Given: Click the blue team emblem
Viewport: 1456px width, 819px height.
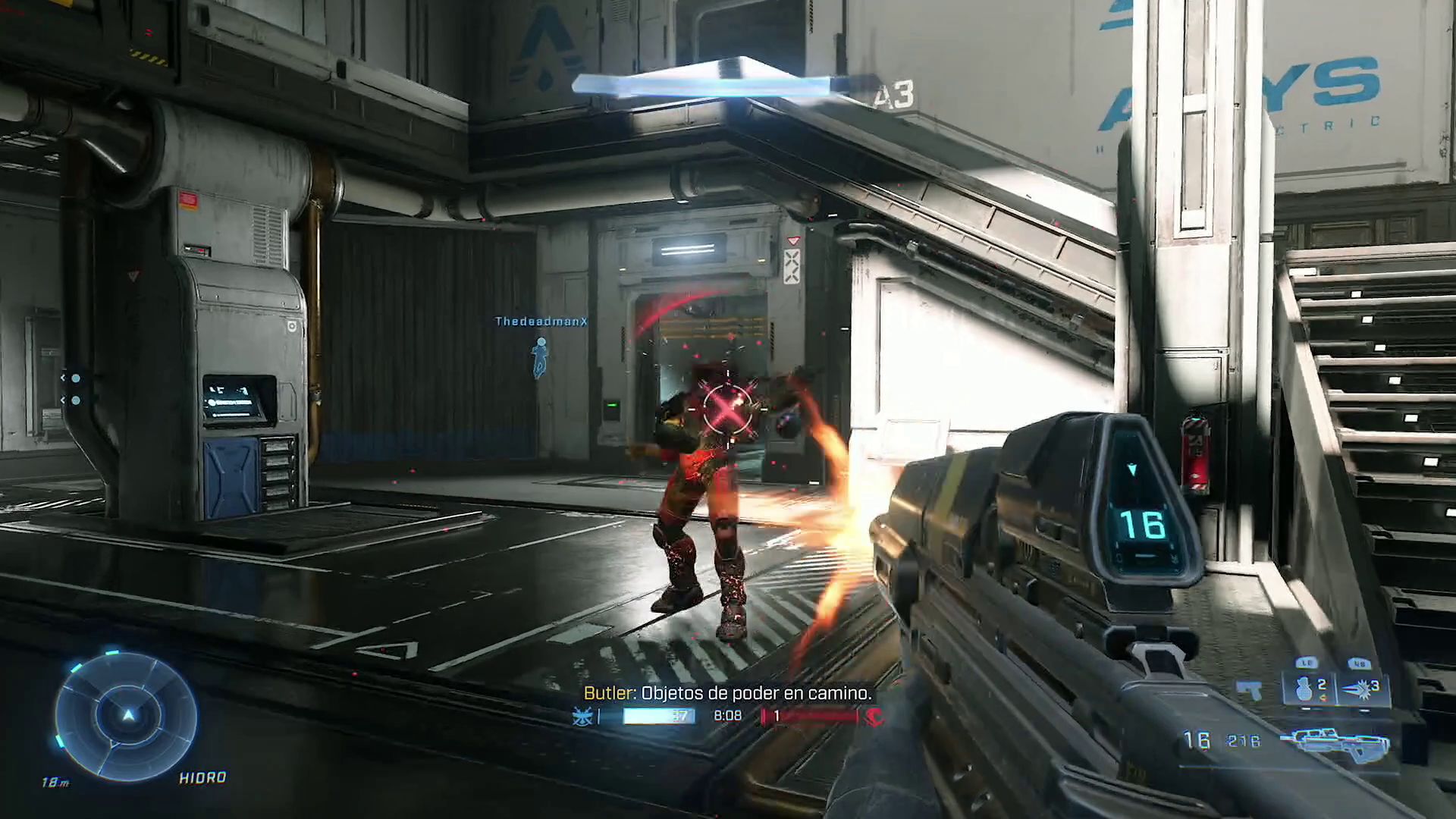Looking at the screenshot, I should [x=582, y=716].
